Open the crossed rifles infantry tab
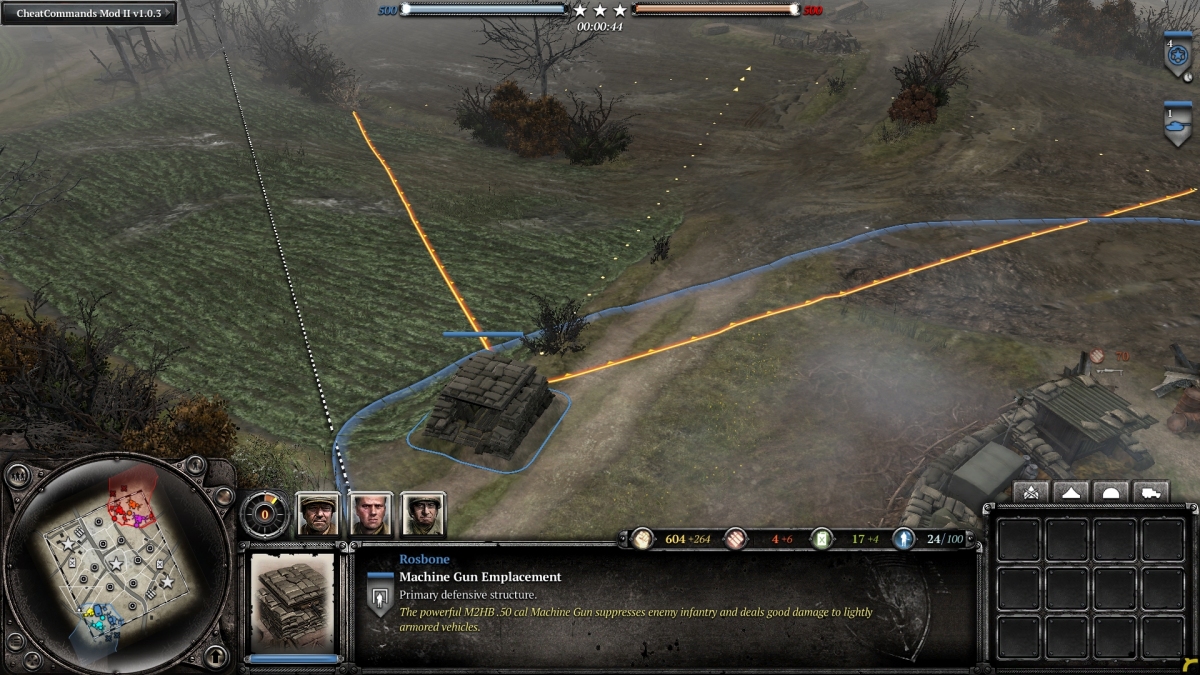 point(1031,492)
